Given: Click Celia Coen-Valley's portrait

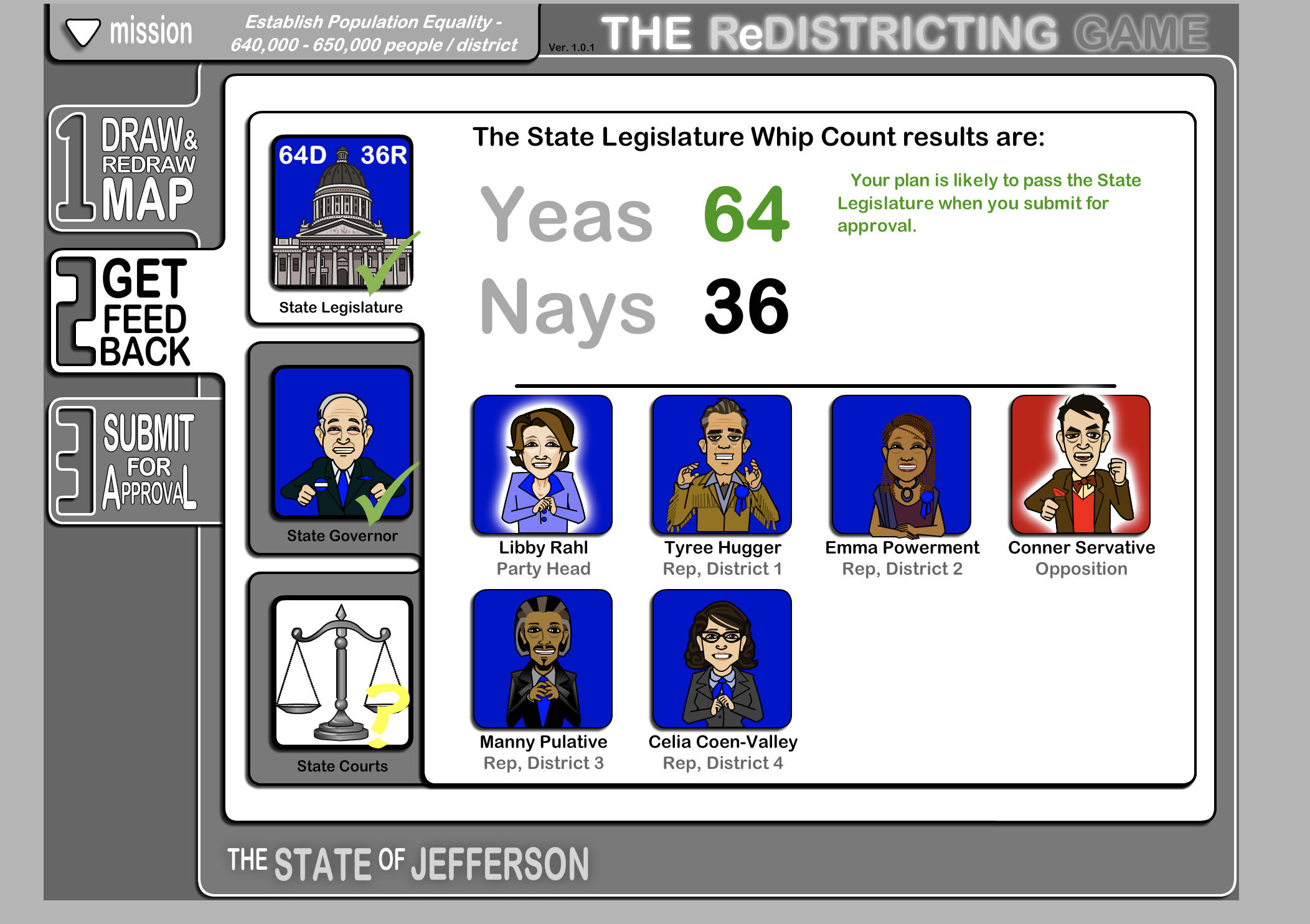Looking at the screenshot, I should 722,659.
